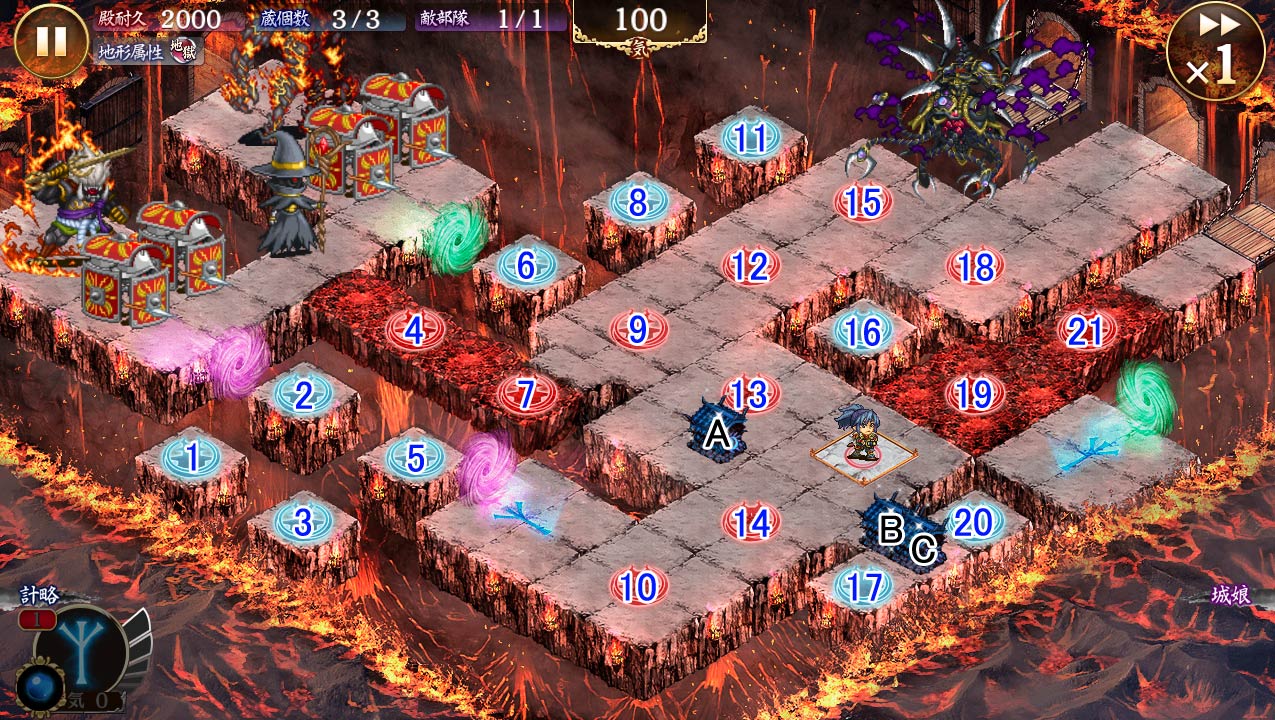The image size is (1275, 720).
Task: Pause the battle
Action: [x=51, y=42]
